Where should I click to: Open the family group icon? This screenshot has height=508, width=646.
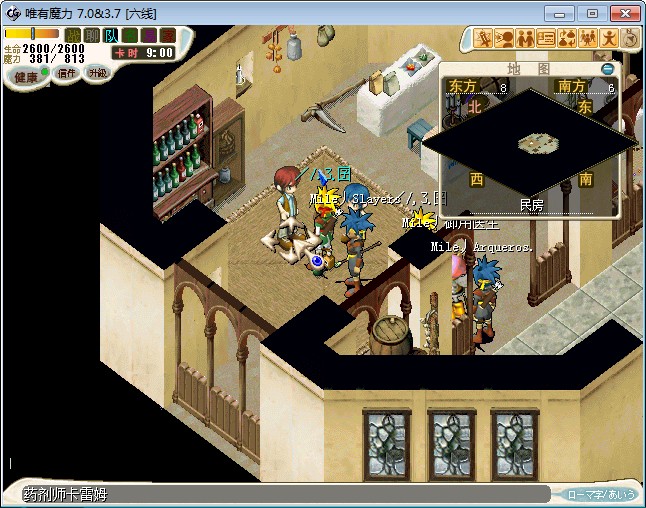click(x=588, y=39)
